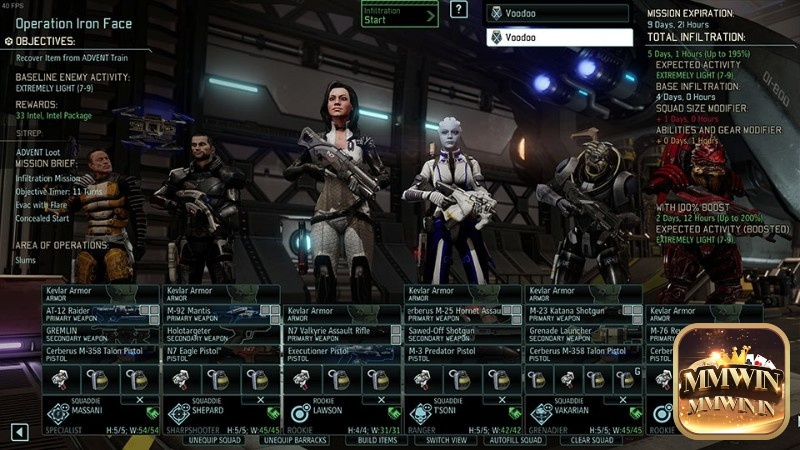This screenshot has width=800, height=450.
Task: Go back with the left arrow button
Action: [x=19, y=432]
